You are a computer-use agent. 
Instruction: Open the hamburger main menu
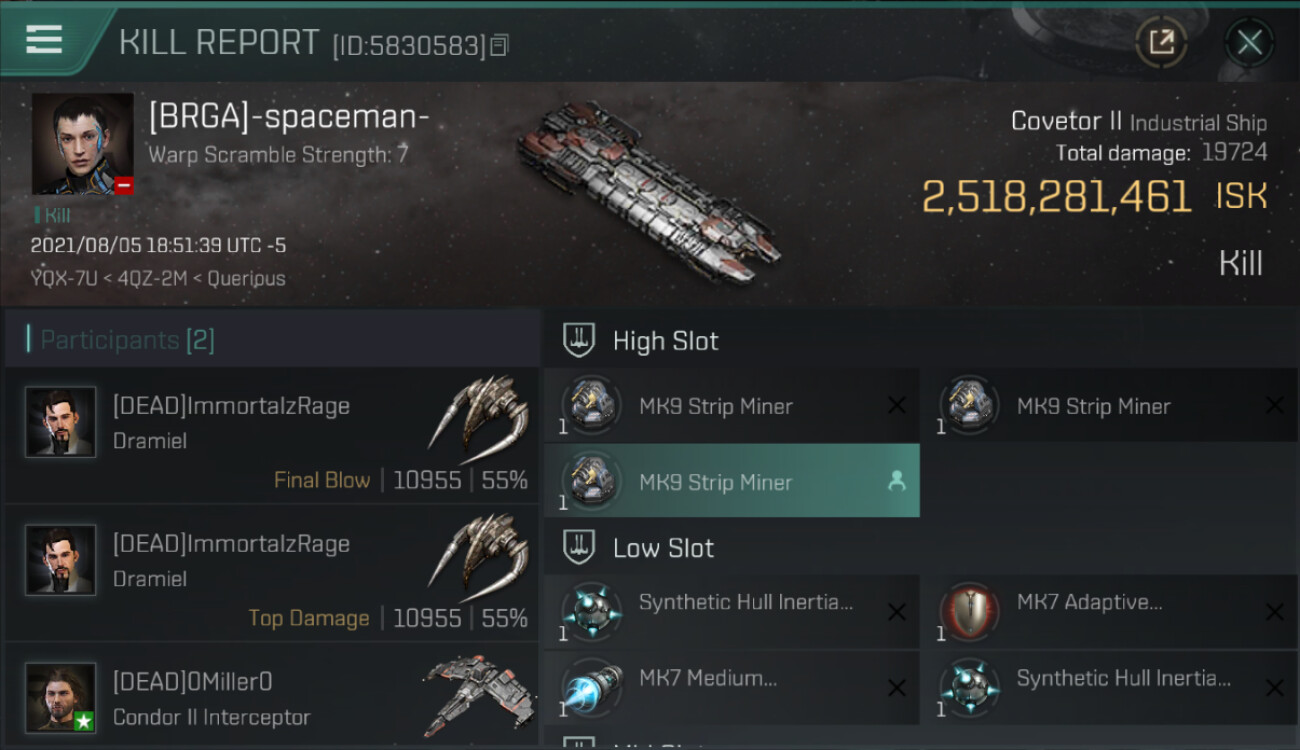(x=44, y=40)
